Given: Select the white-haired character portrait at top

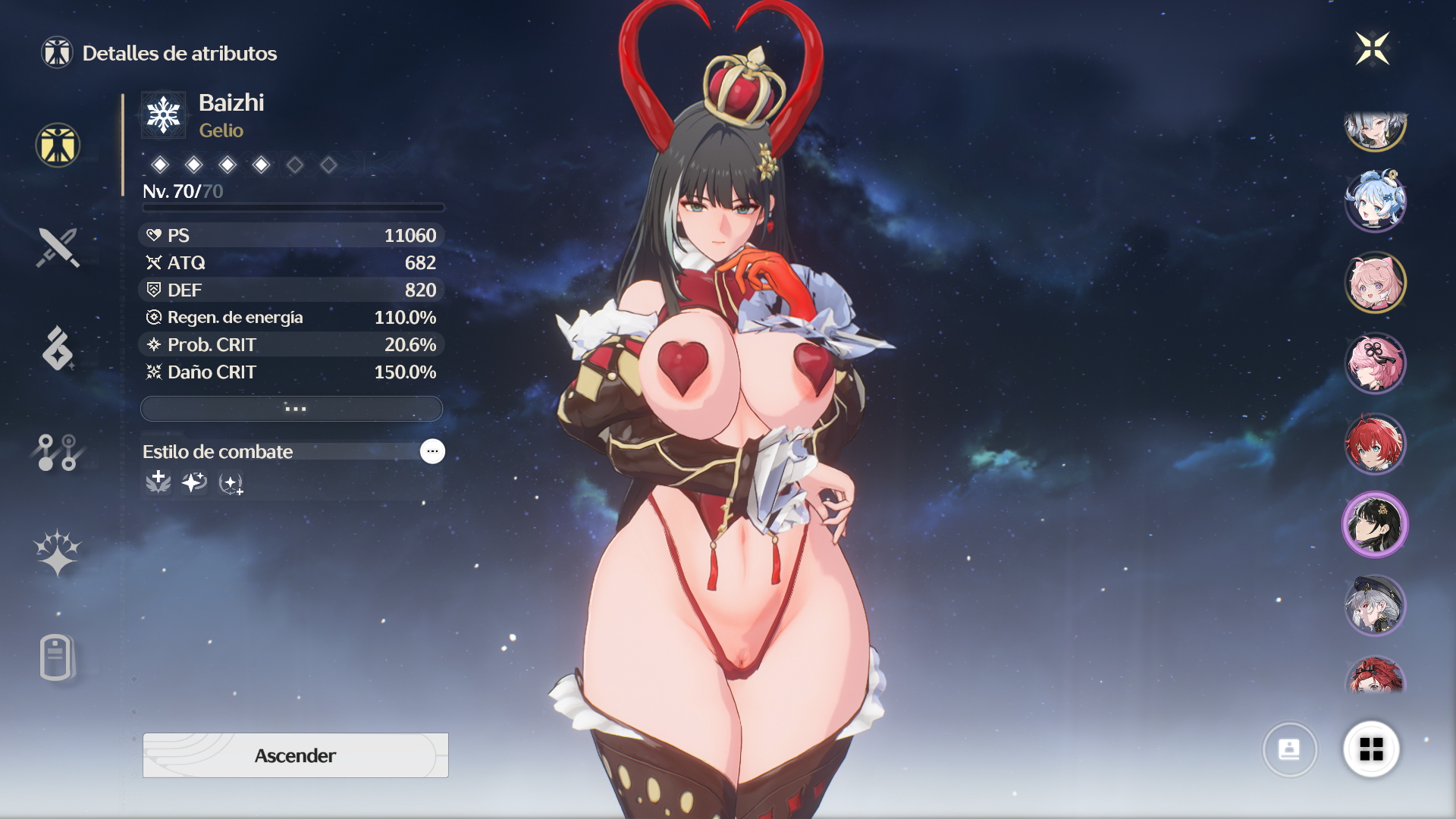Looking at the screenshot, I should click(x=1375, y=129).
